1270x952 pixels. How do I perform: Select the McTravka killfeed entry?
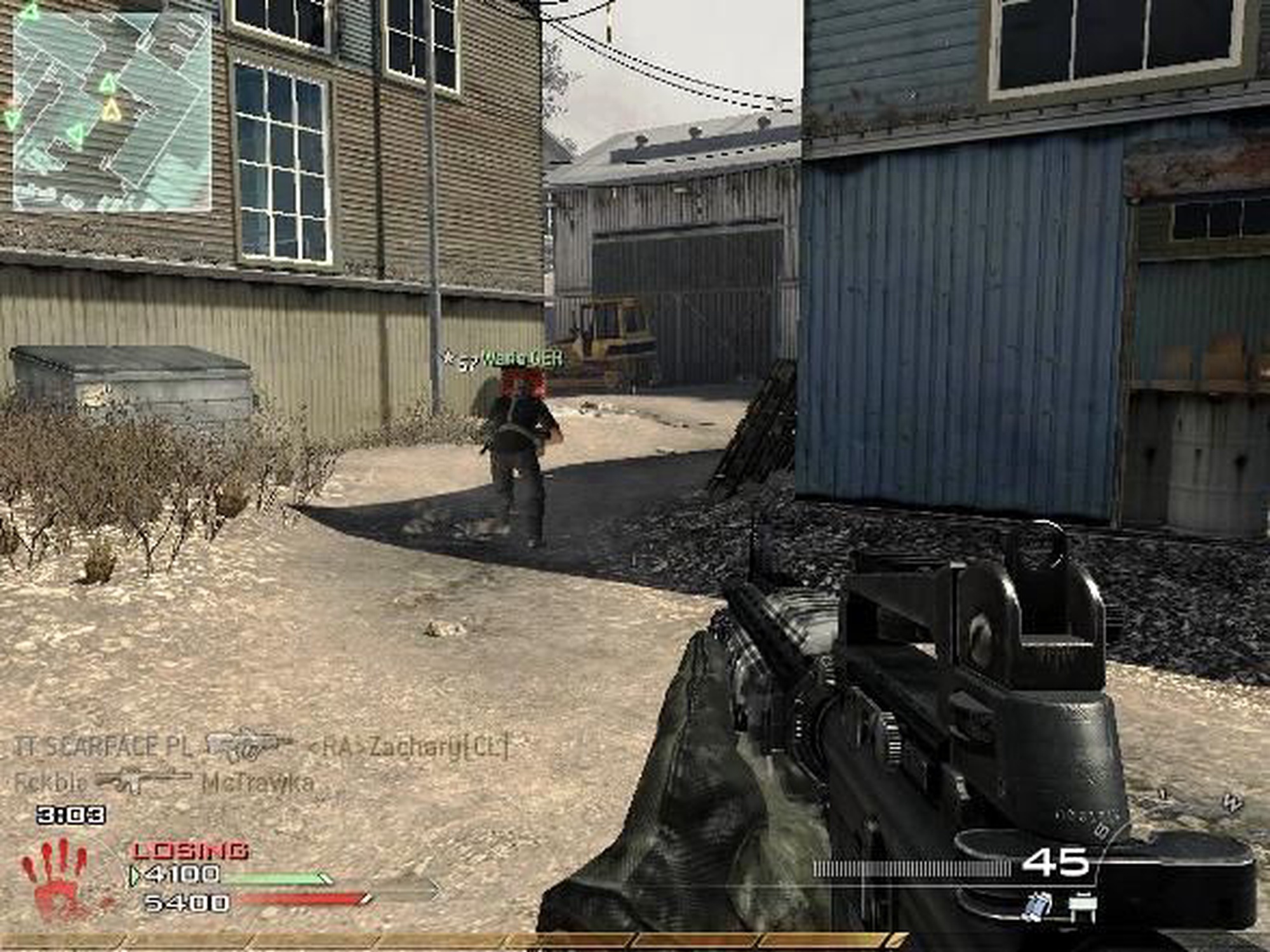click(258, 783)
